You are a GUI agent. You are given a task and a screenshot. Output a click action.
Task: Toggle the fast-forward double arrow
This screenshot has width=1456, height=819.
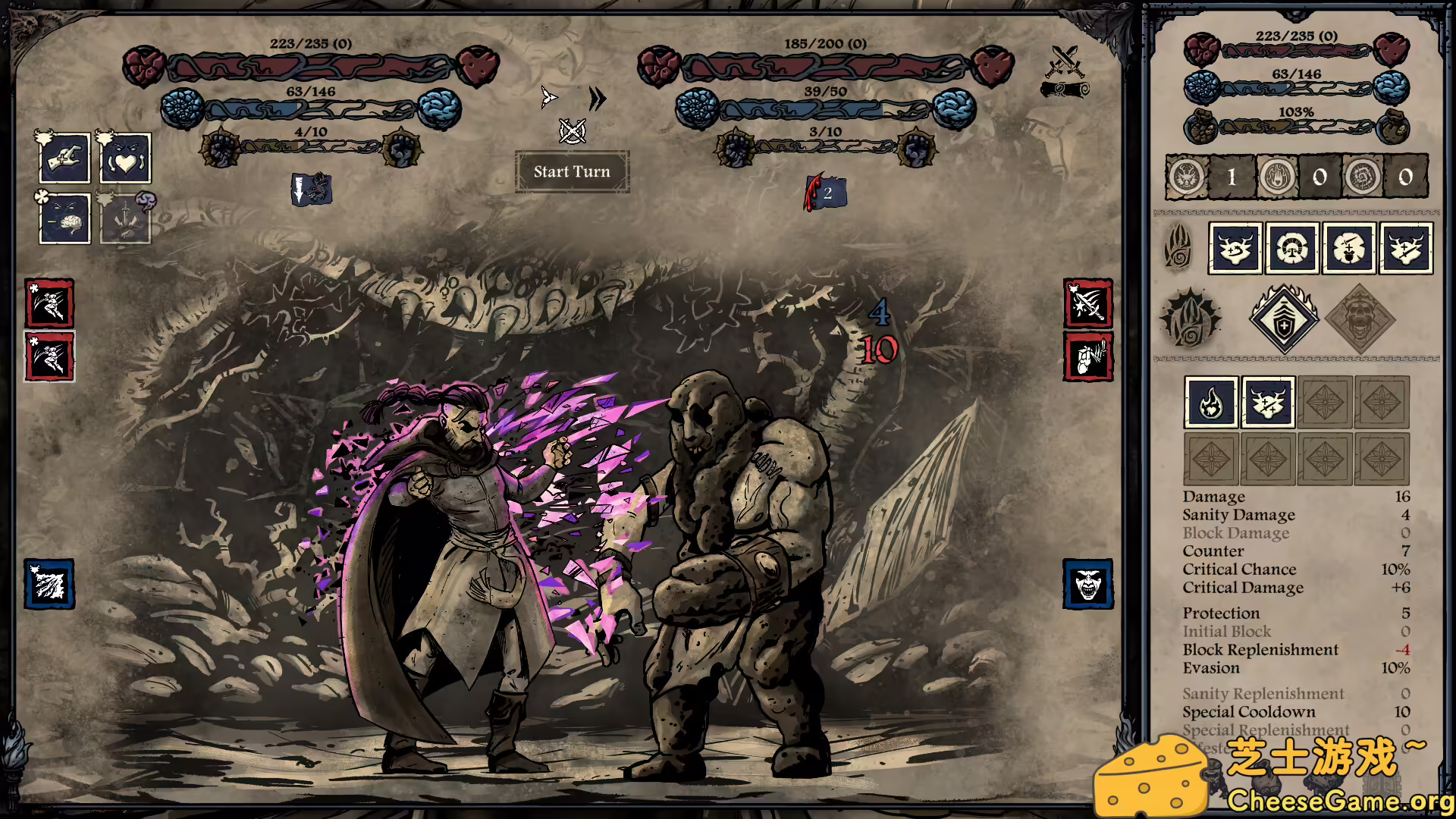598,99
